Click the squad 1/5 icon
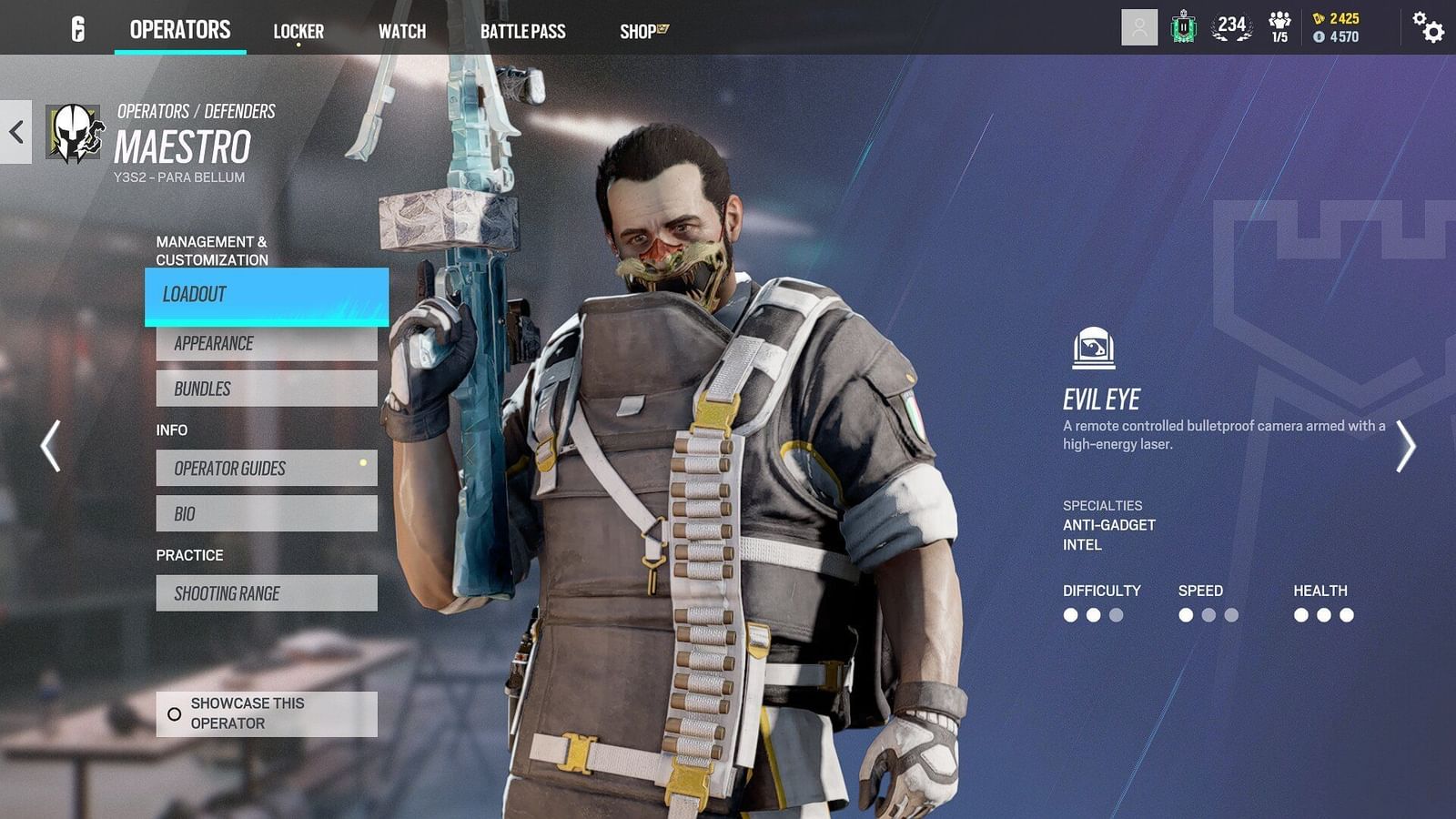Viewport: 1456px width, 819px height. pyautogui.click(x=1279, y=26)
